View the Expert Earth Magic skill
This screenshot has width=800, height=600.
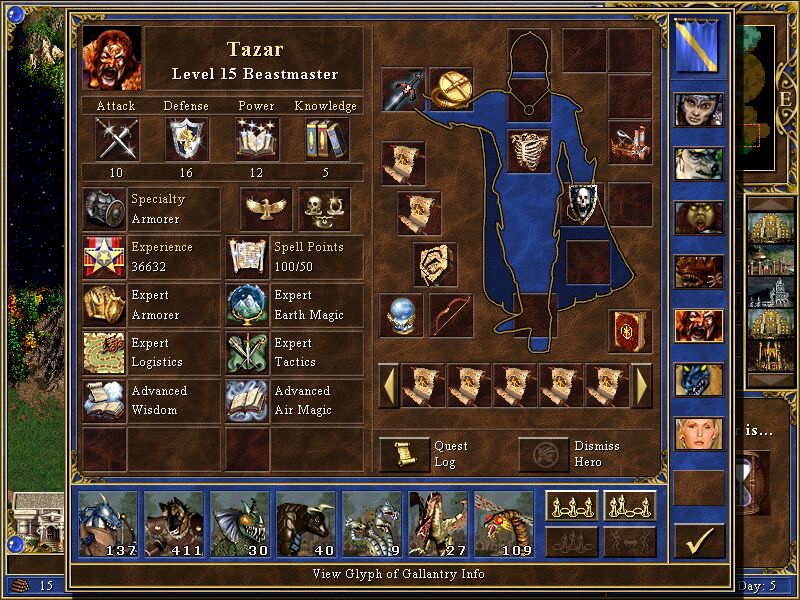point(247,305)
